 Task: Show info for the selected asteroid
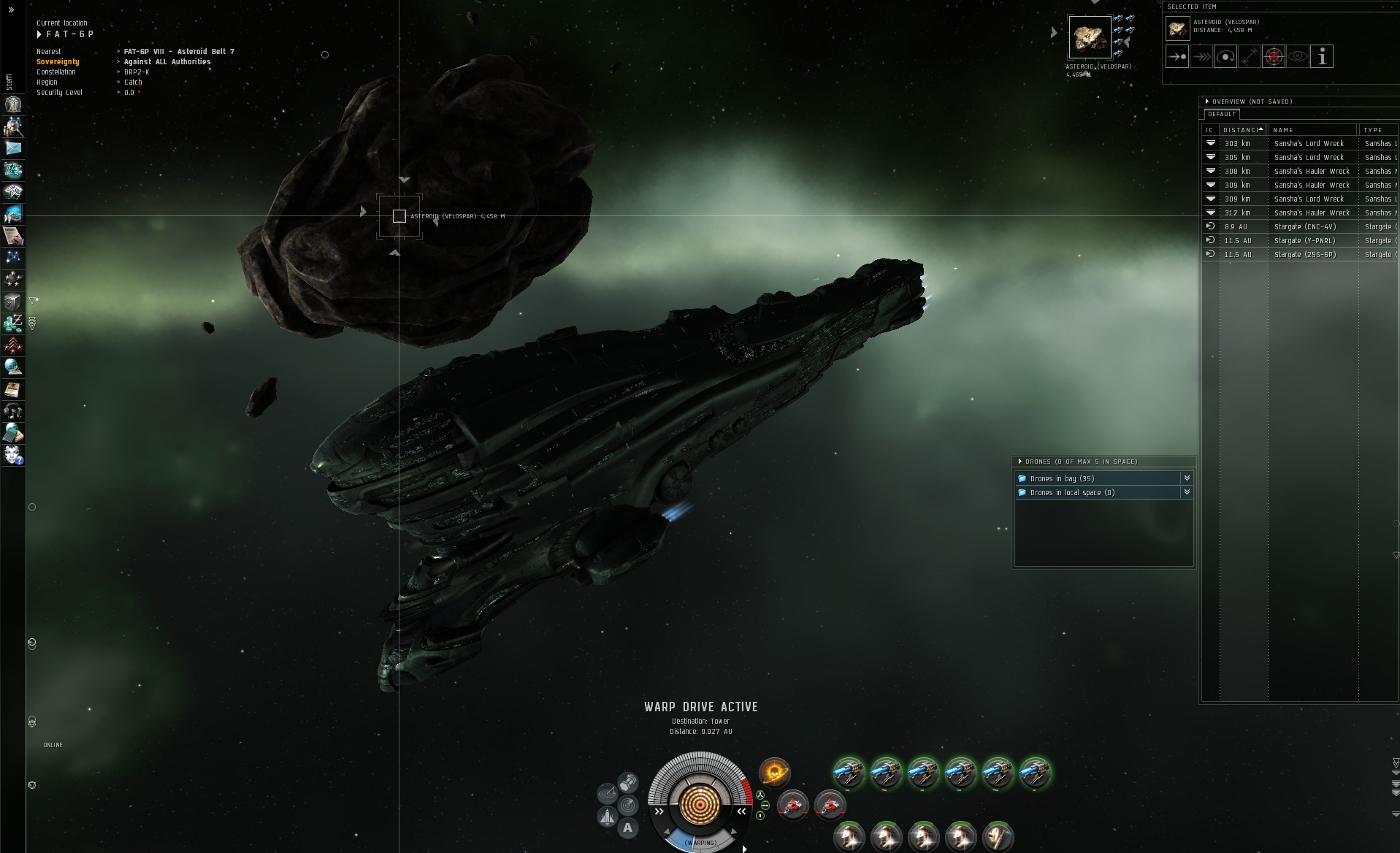point(1321,56)
